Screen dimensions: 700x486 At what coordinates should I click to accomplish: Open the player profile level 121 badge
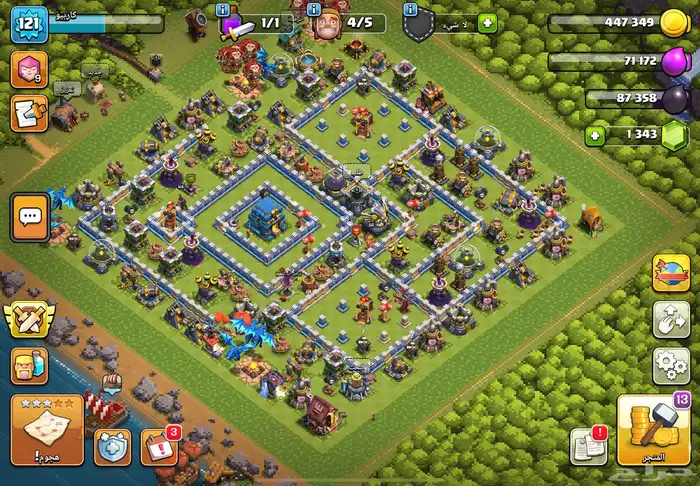[x=29, y=22]
